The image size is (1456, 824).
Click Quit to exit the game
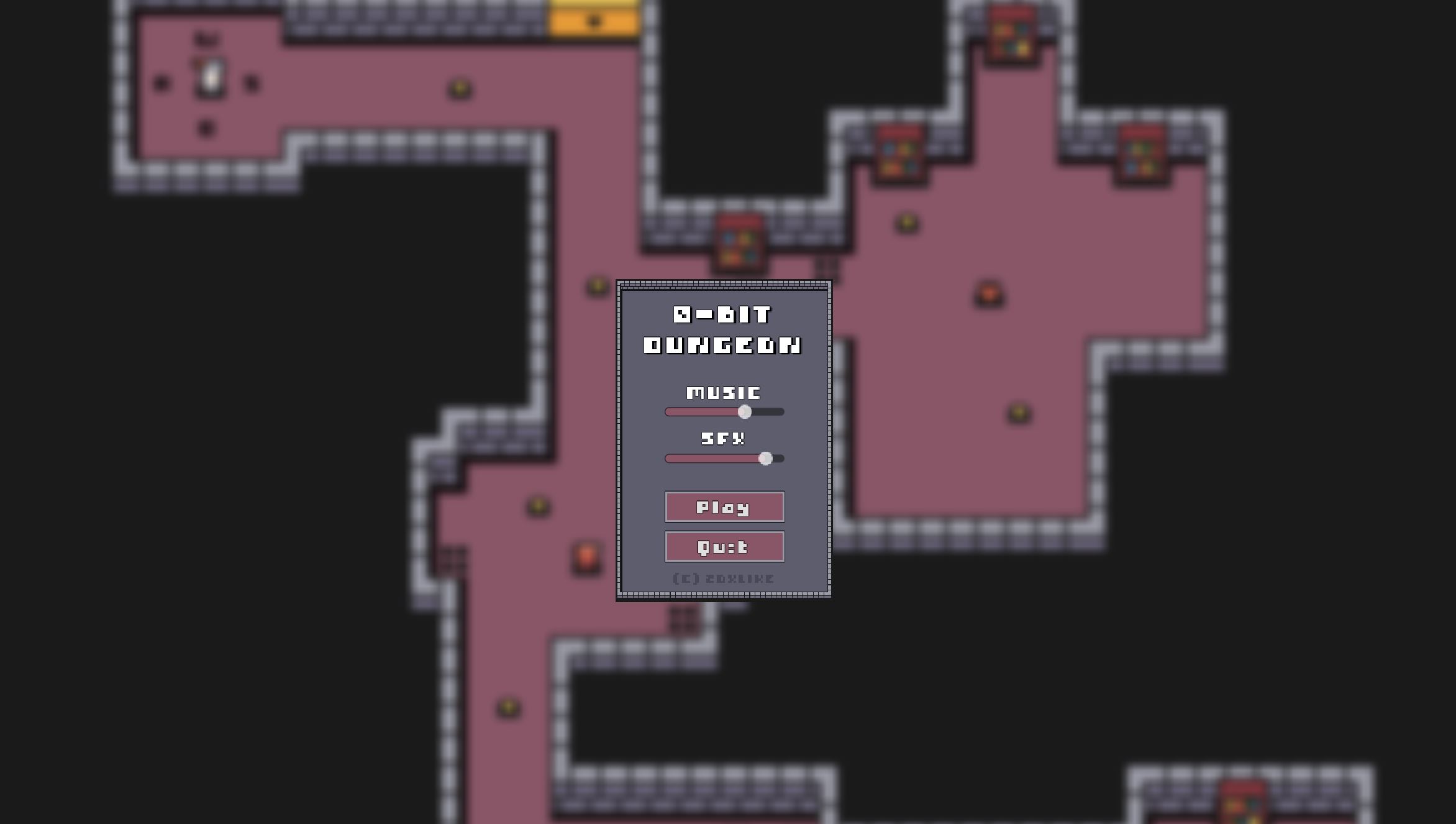click(724, 547)
